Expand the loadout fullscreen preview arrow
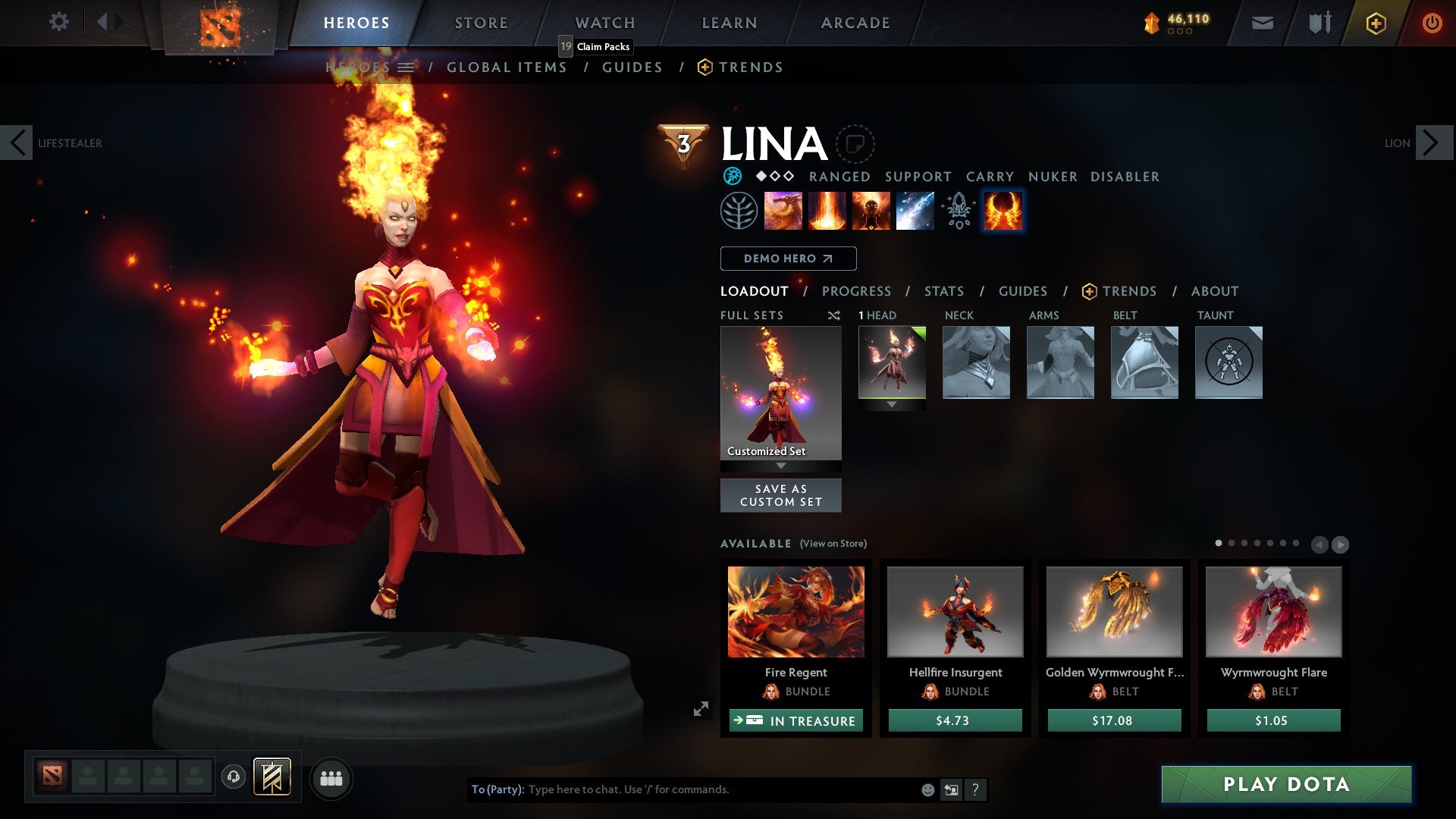 tap(702, 707)
